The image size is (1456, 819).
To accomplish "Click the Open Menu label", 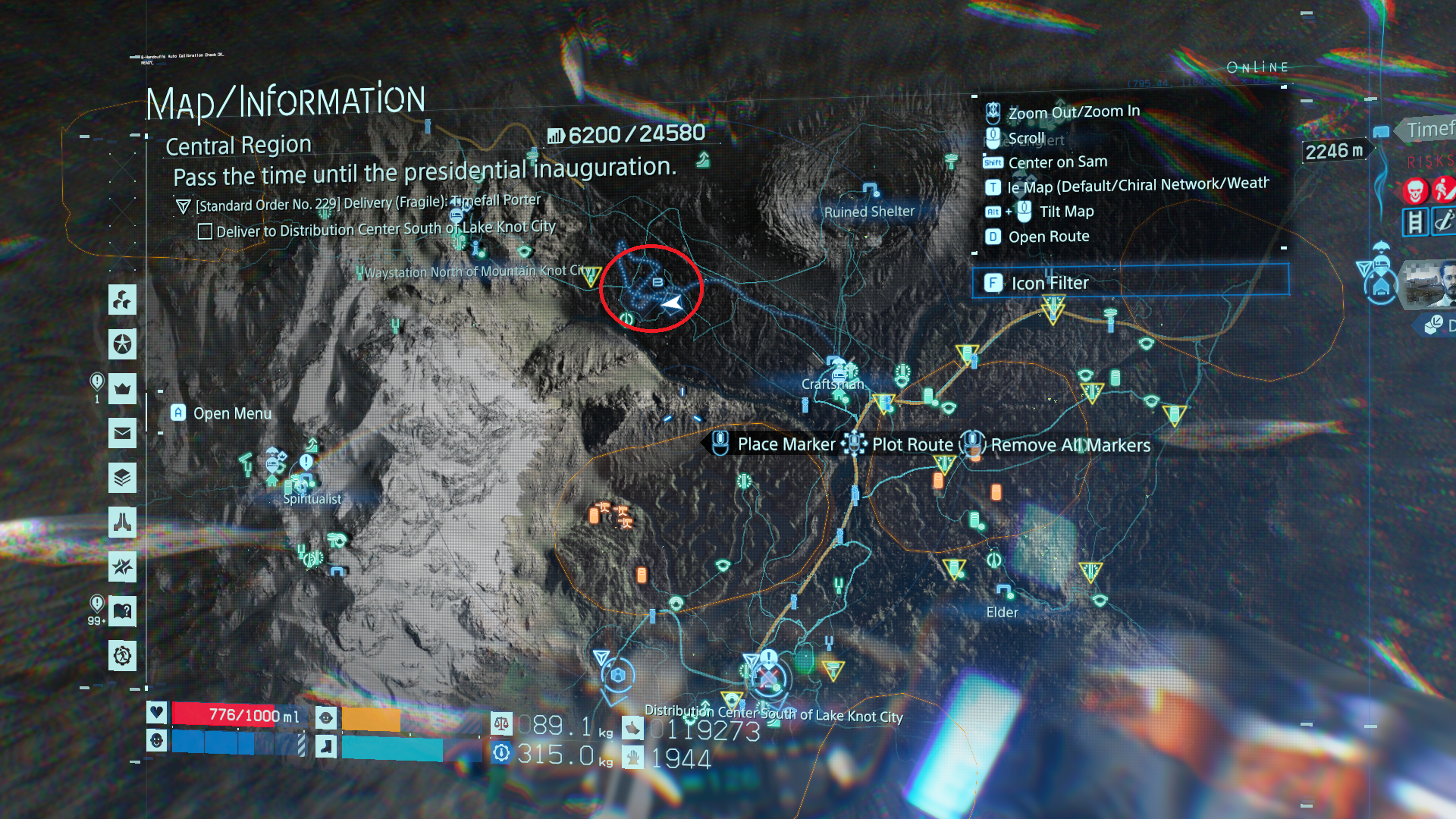I will pos(231,413).
